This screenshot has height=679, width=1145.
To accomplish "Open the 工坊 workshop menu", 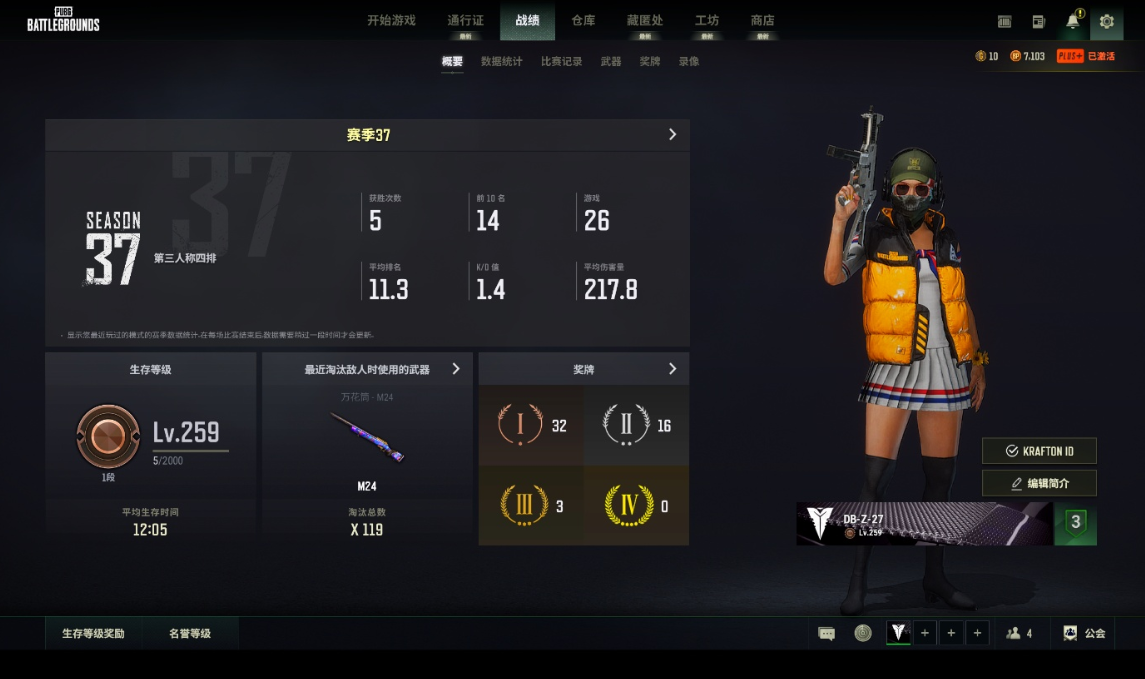I will (707, 20).
